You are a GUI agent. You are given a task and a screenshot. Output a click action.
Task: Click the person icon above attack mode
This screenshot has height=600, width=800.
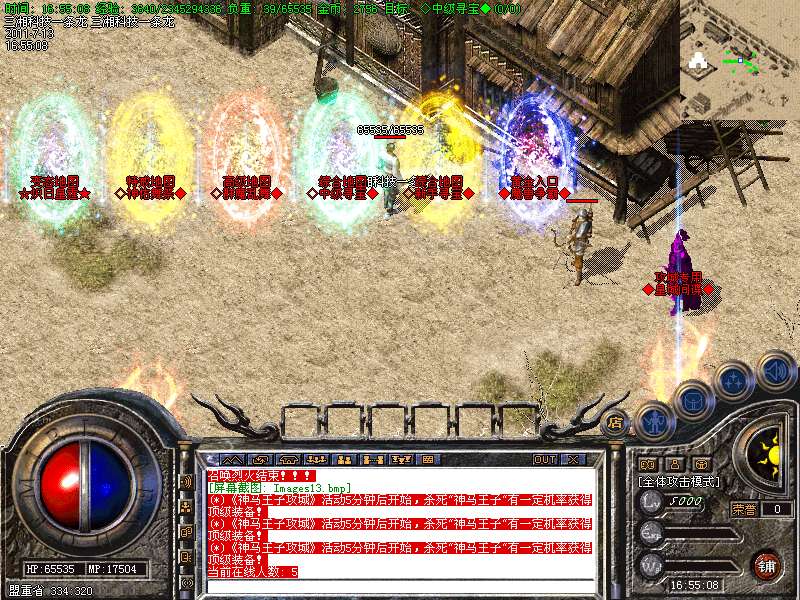pos(674,464)
